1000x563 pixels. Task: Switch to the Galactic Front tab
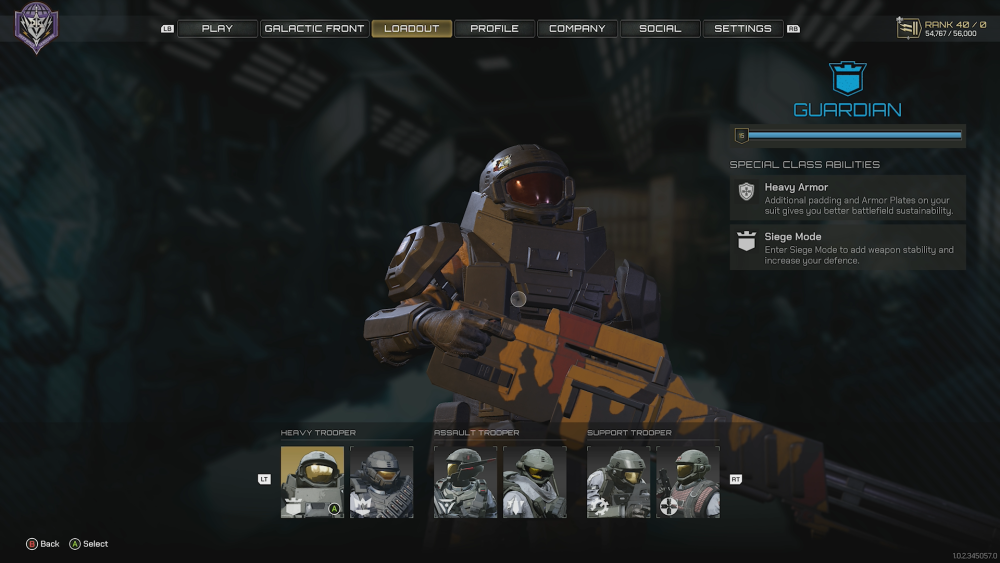coord(315,29)
